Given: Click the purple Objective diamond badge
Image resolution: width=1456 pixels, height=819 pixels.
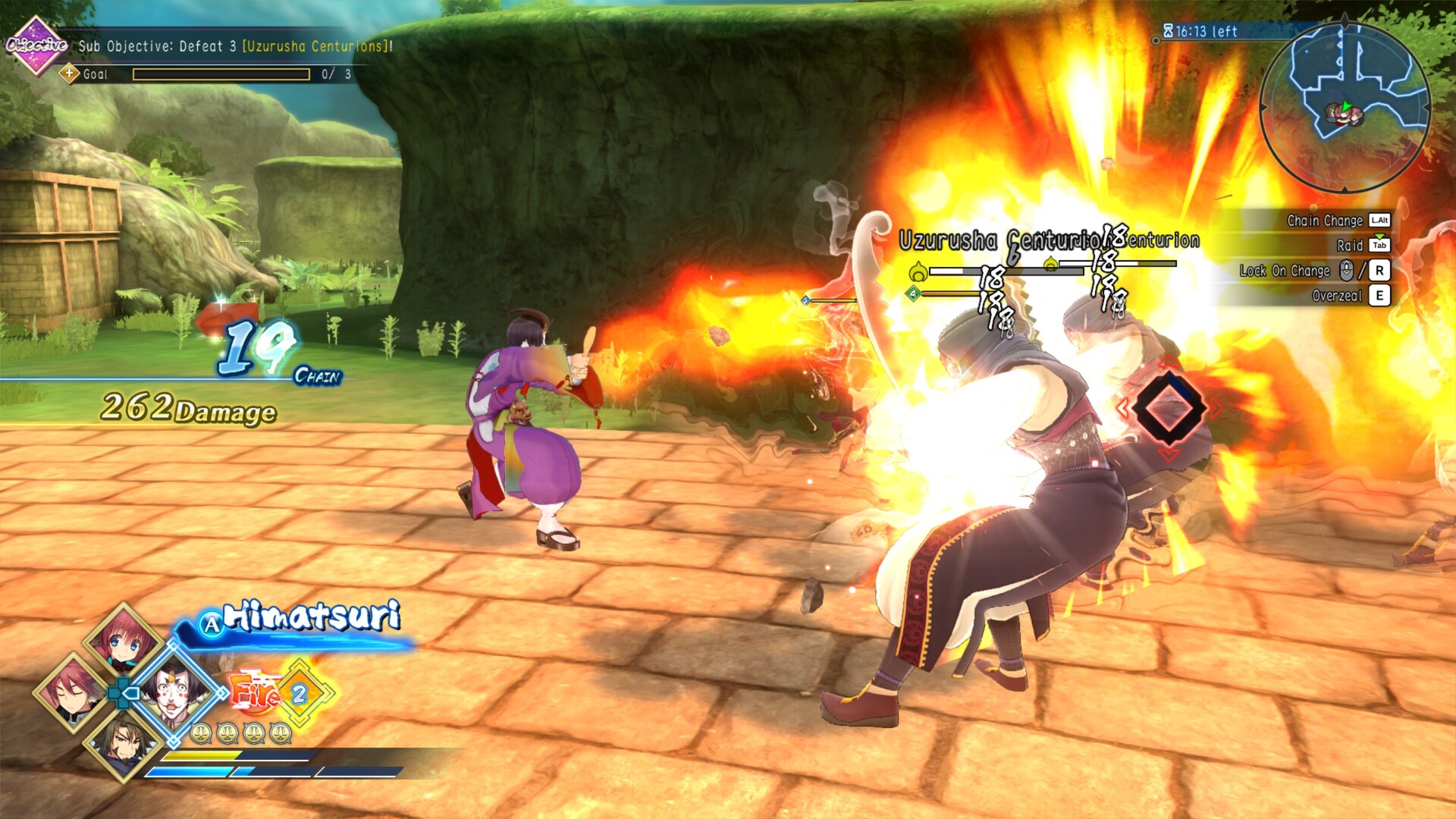Looking at the screenshot, I should click(35, 45).
